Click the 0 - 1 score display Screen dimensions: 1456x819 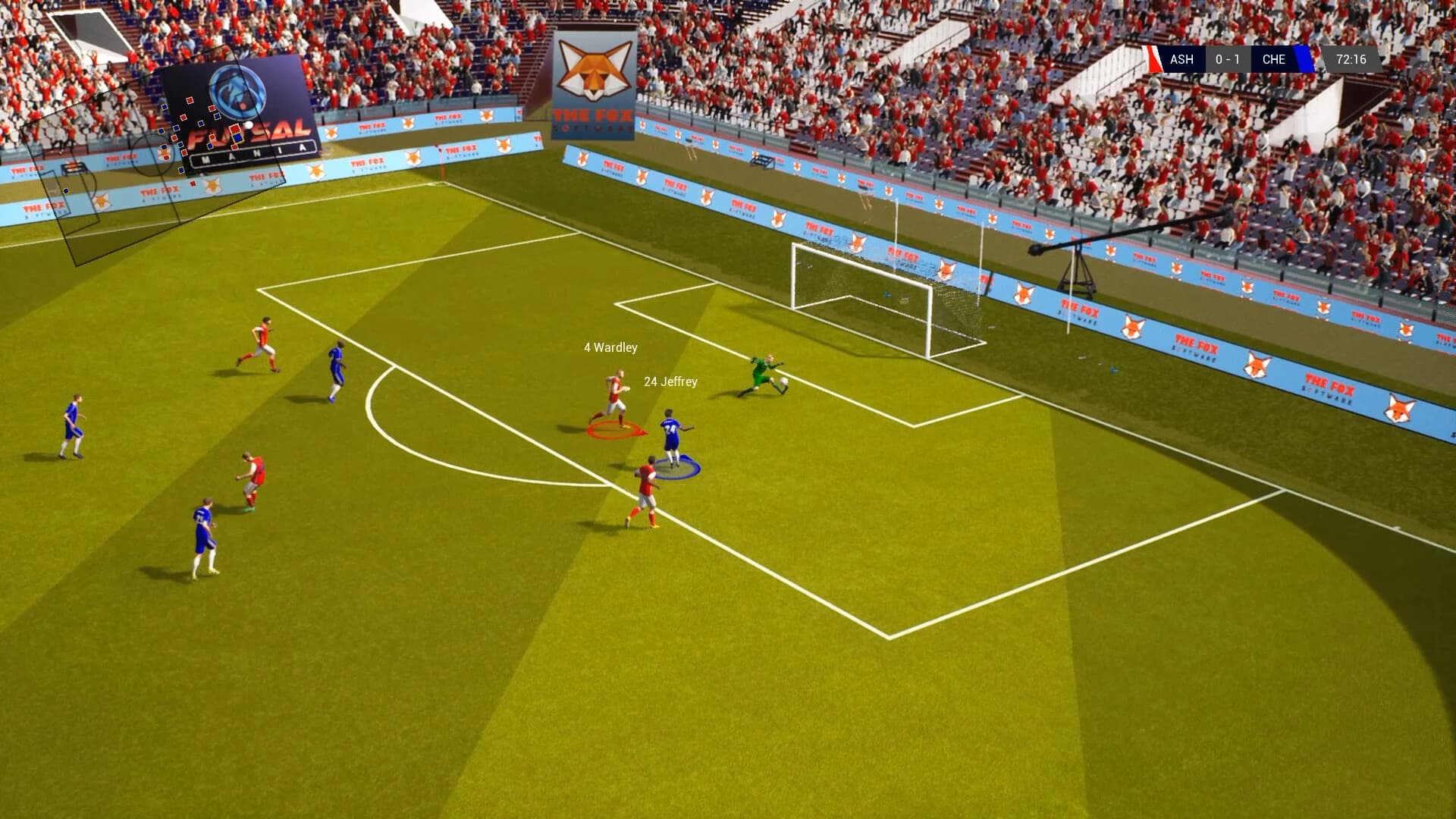1229,59
